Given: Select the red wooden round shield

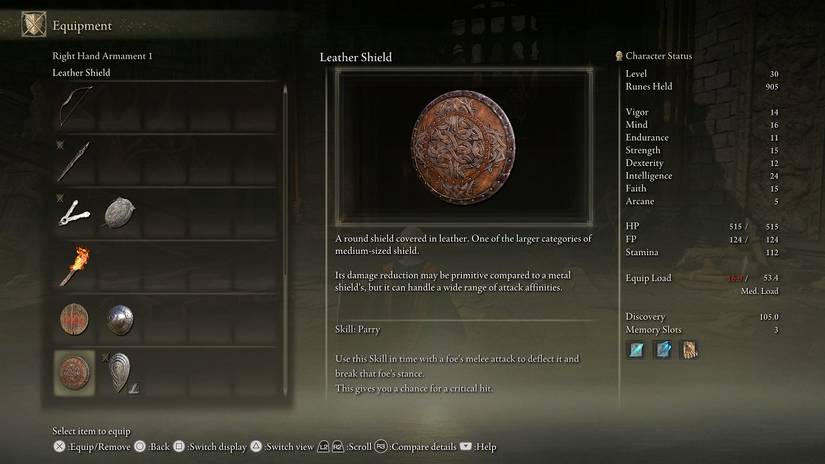Looking at the screenshot, I should coord(75,319).
